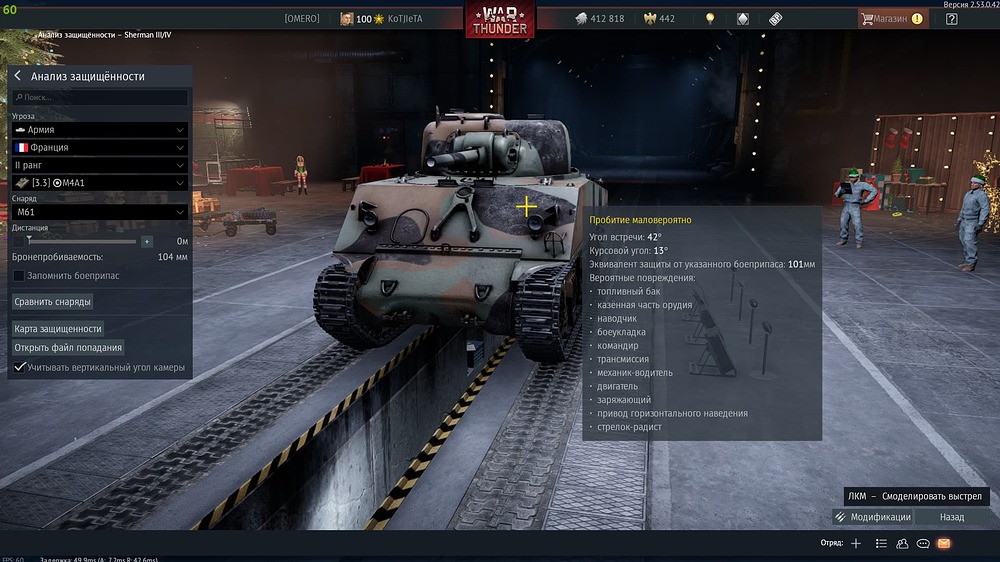This screenshot has height=562, width=1000.
Task: Click the search field in the analysis panel
Action: [100, 98]
